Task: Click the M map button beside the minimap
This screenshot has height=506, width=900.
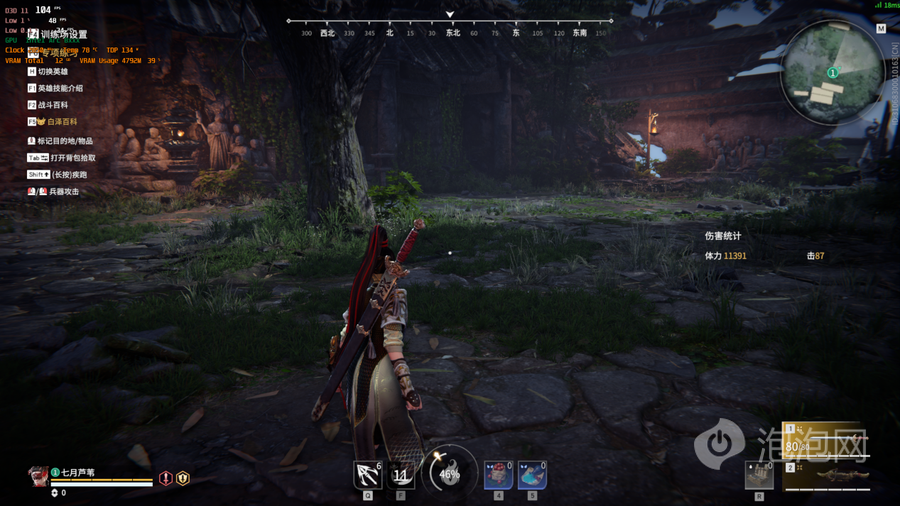Action: (881, 29)
